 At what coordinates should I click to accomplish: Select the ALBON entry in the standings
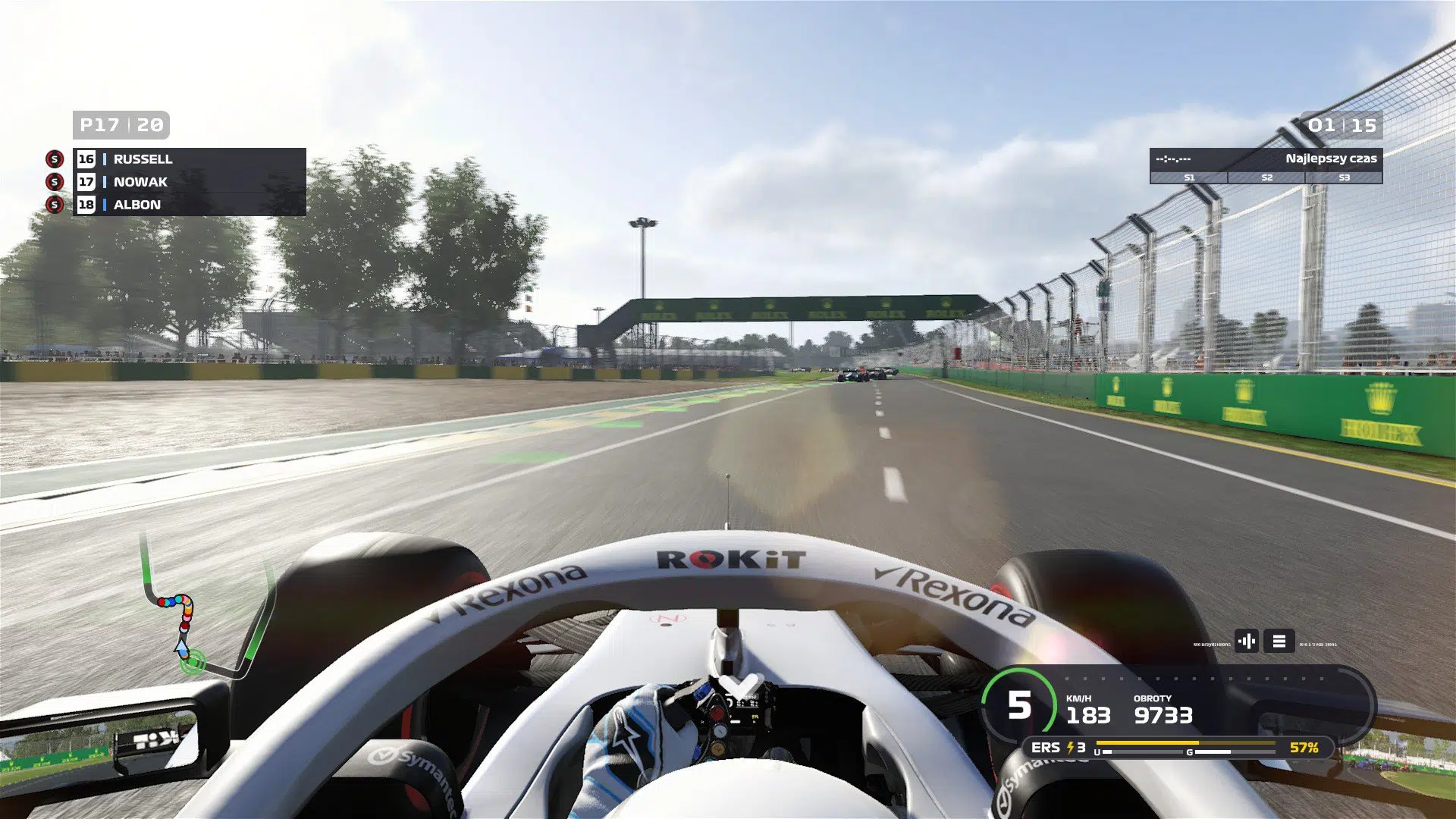(x=137, y=205)
